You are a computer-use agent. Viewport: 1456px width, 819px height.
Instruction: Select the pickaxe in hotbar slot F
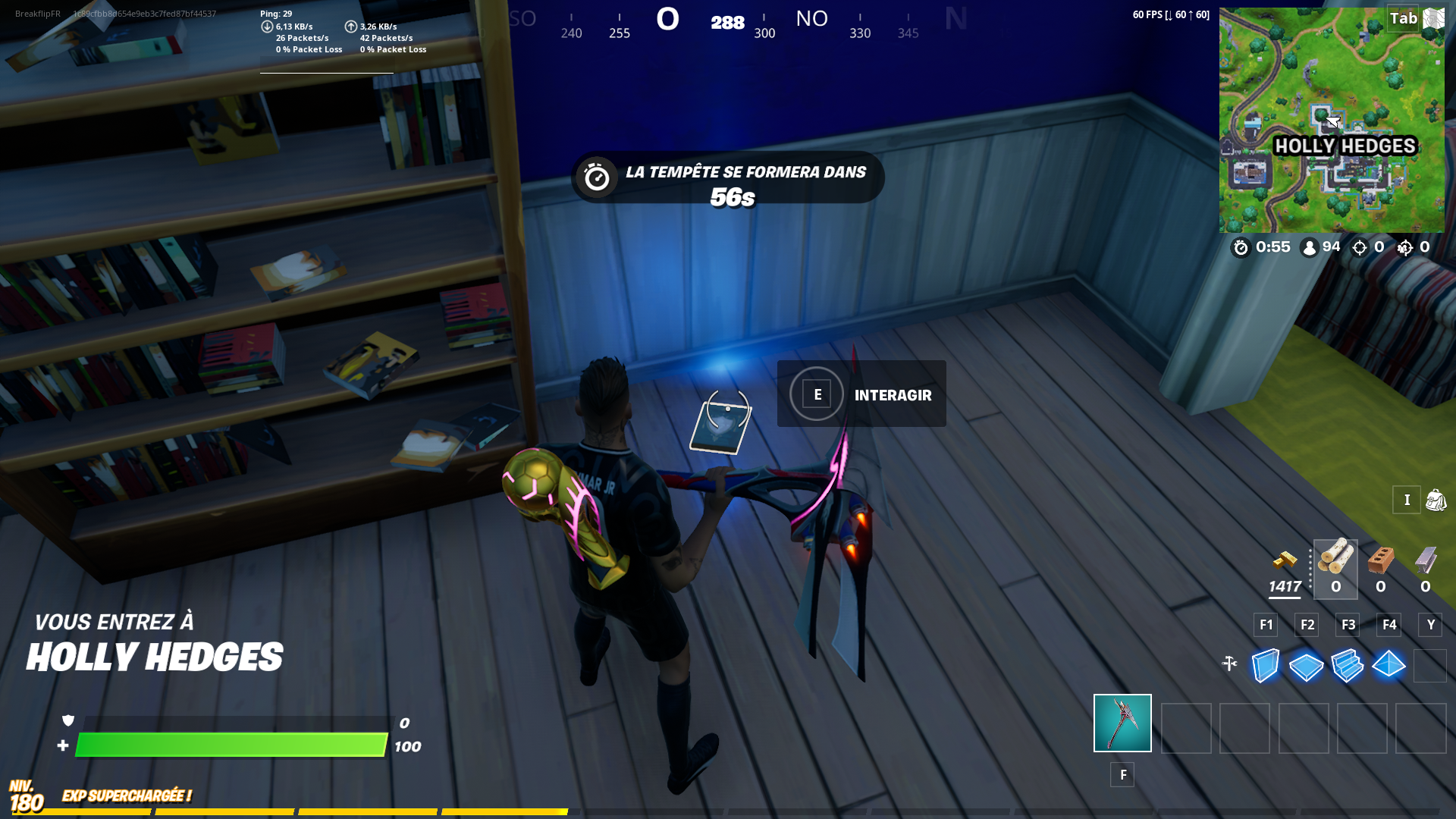pyautogui.click(x=1122, y=723)
